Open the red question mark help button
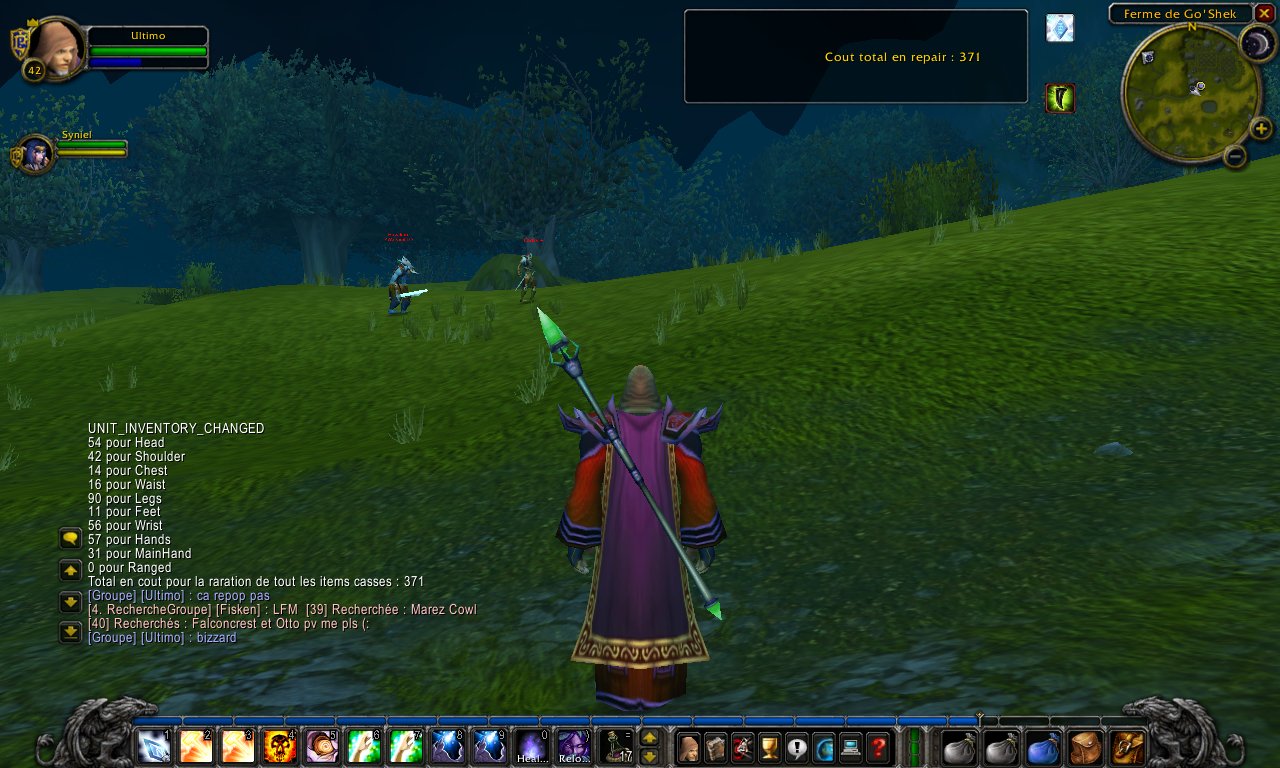Viewport: 1280px width, 768px height. (878, 746)
